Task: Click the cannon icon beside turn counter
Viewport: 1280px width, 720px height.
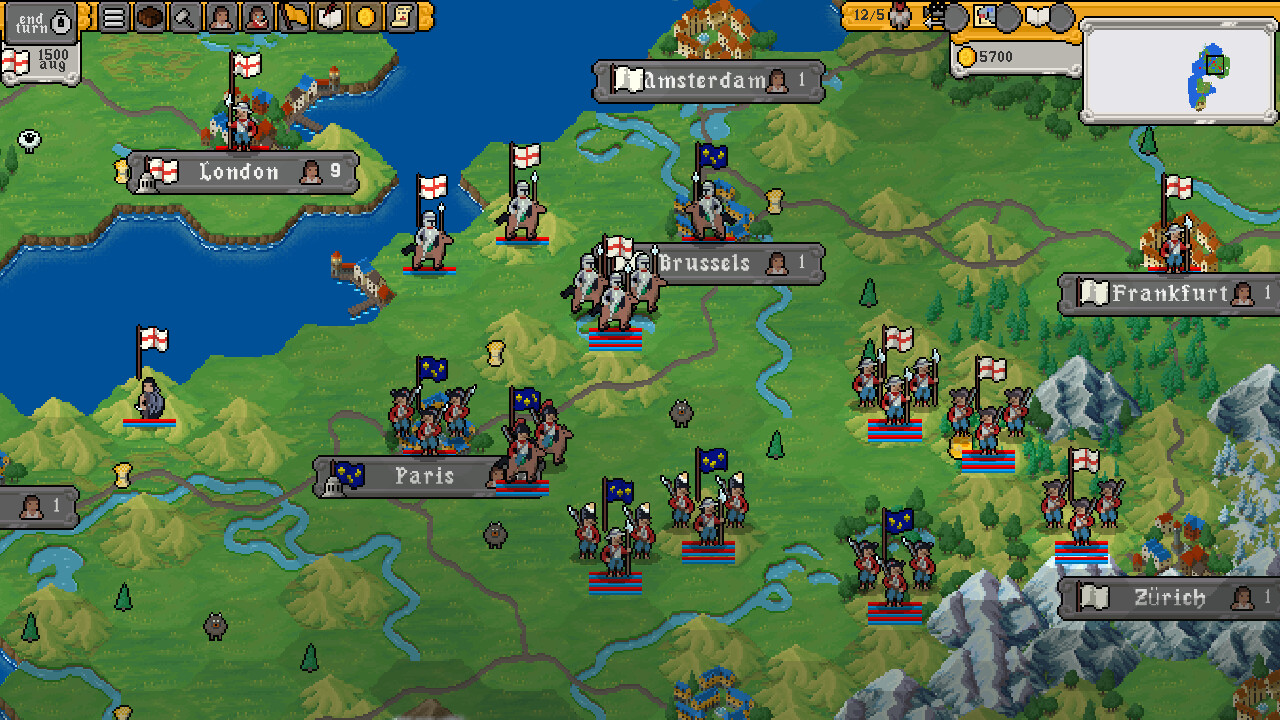Action: 934,16
